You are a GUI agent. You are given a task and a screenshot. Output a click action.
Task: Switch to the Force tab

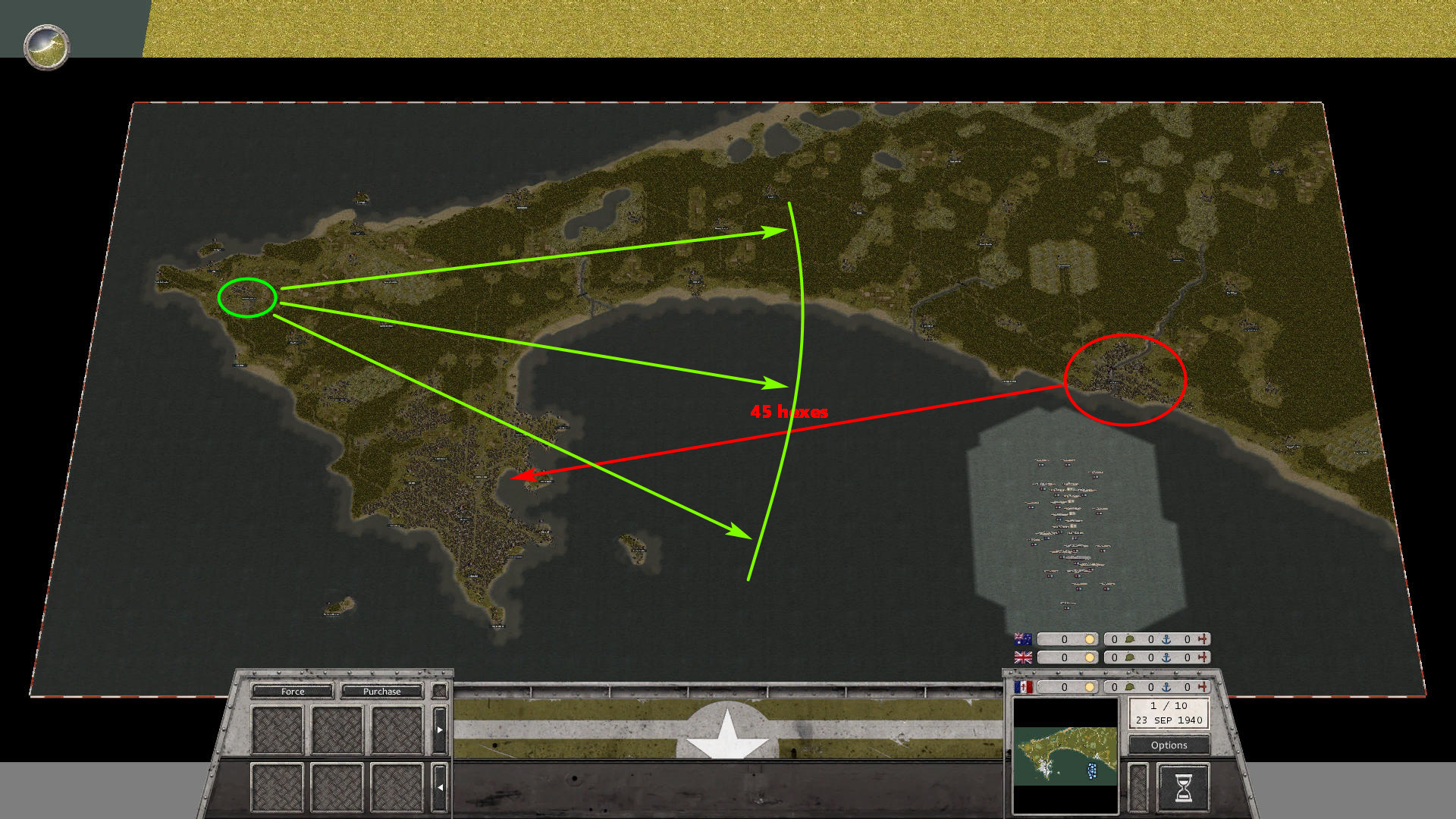click(x=292, y=692)
